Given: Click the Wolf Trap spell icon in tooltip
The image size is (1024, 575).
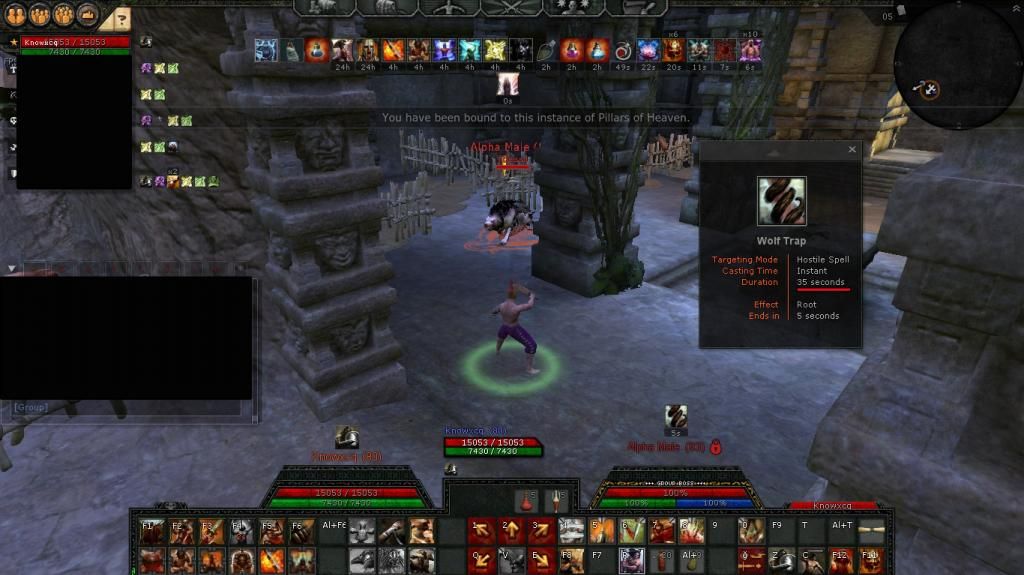Looking at the screenshot, I should coord(781,201).
